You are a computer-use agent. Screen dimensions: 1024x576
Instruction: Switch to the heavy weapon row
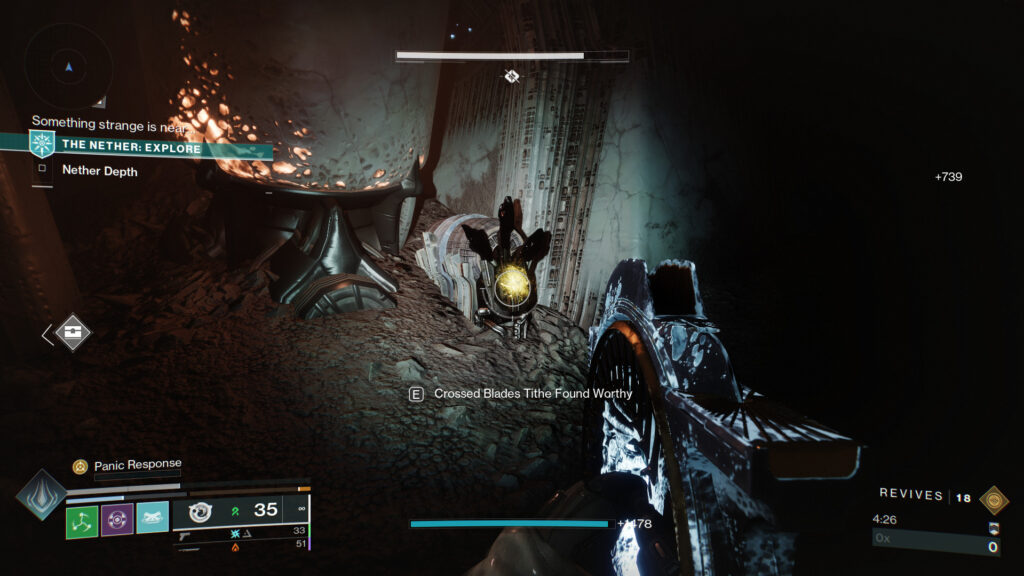[x=240, y=546]
